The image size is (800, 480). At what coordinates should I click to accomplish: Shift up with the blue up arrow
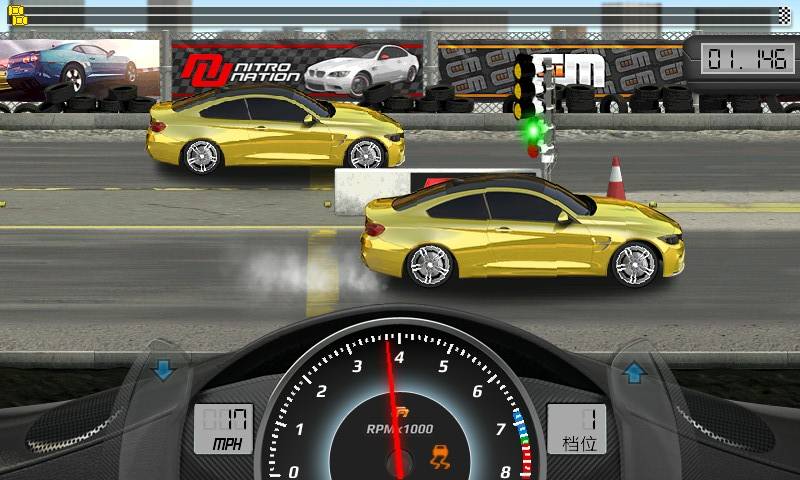click(633, 374)
